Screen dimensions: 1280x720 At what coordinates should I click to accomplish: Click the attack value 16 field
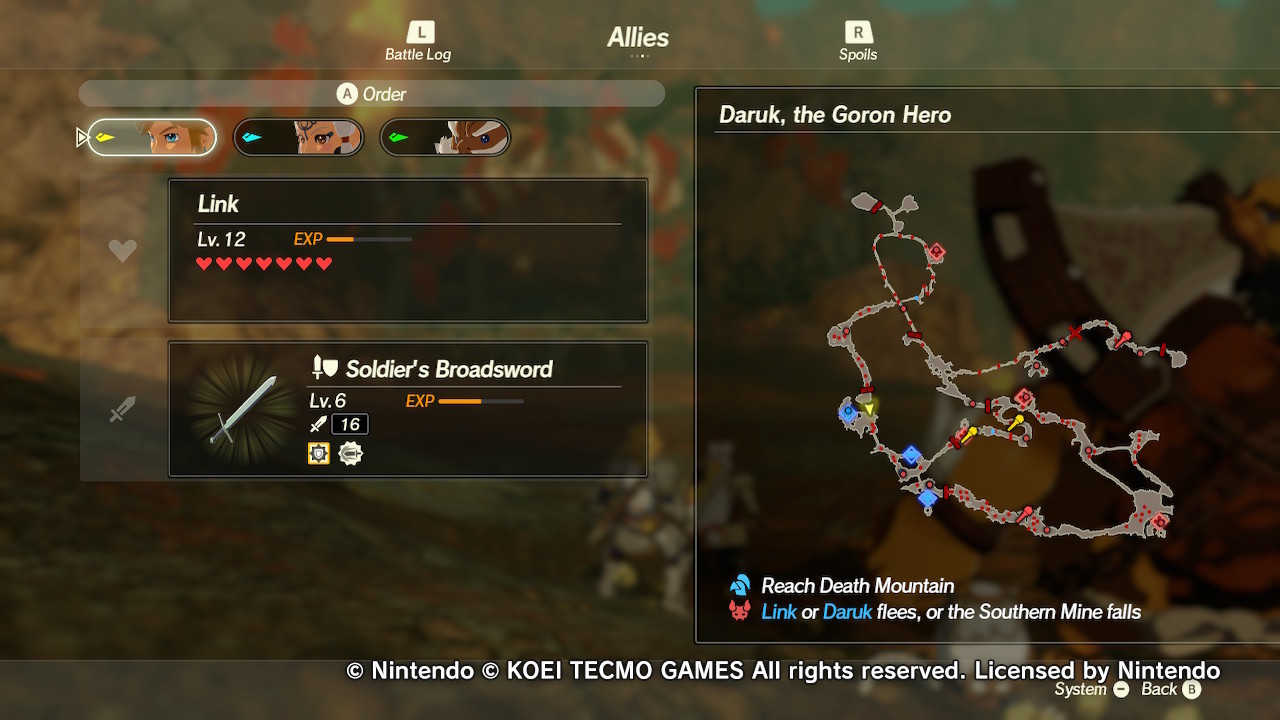350,424
